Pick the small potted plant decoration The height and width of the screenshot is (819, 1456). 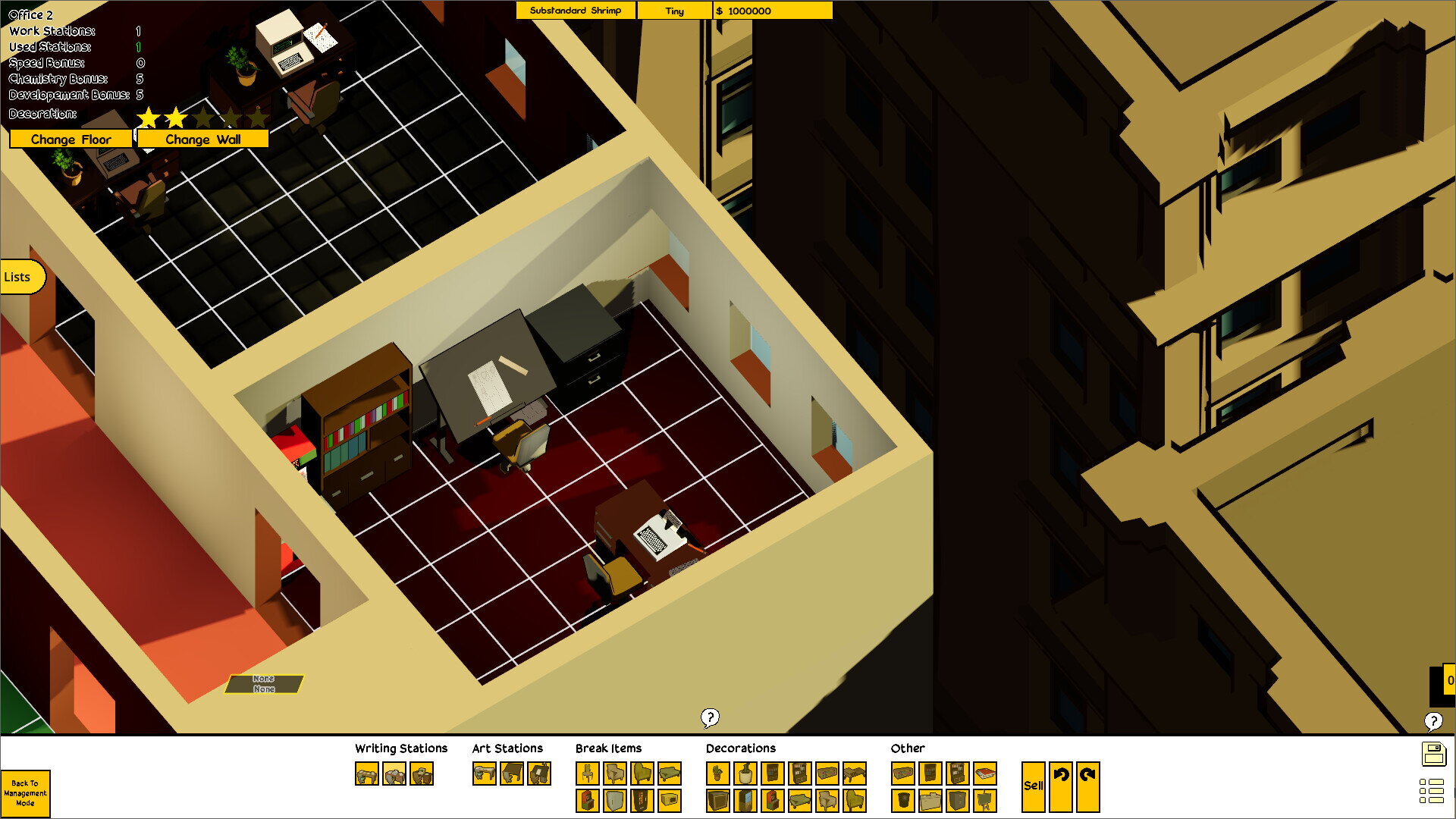(717, 773)
